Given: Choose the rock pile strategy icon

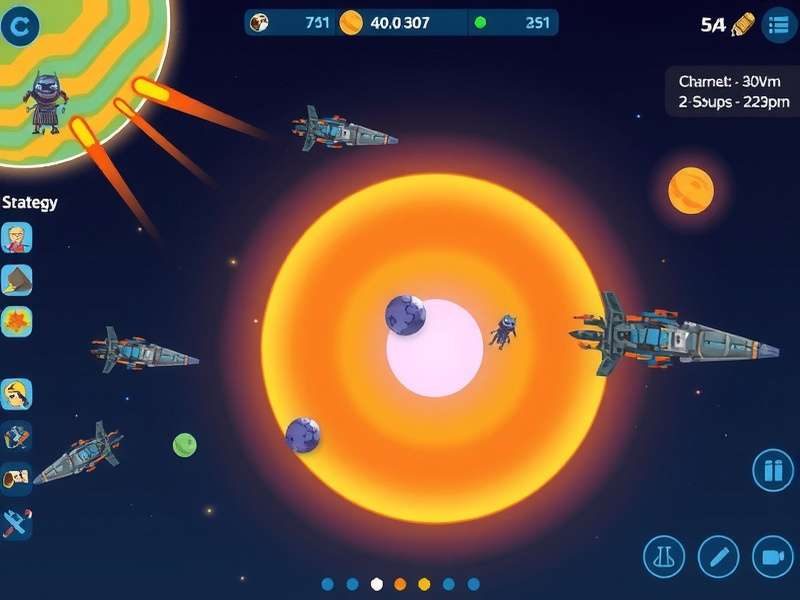Looking at the screenshot, I should [17, 280].
